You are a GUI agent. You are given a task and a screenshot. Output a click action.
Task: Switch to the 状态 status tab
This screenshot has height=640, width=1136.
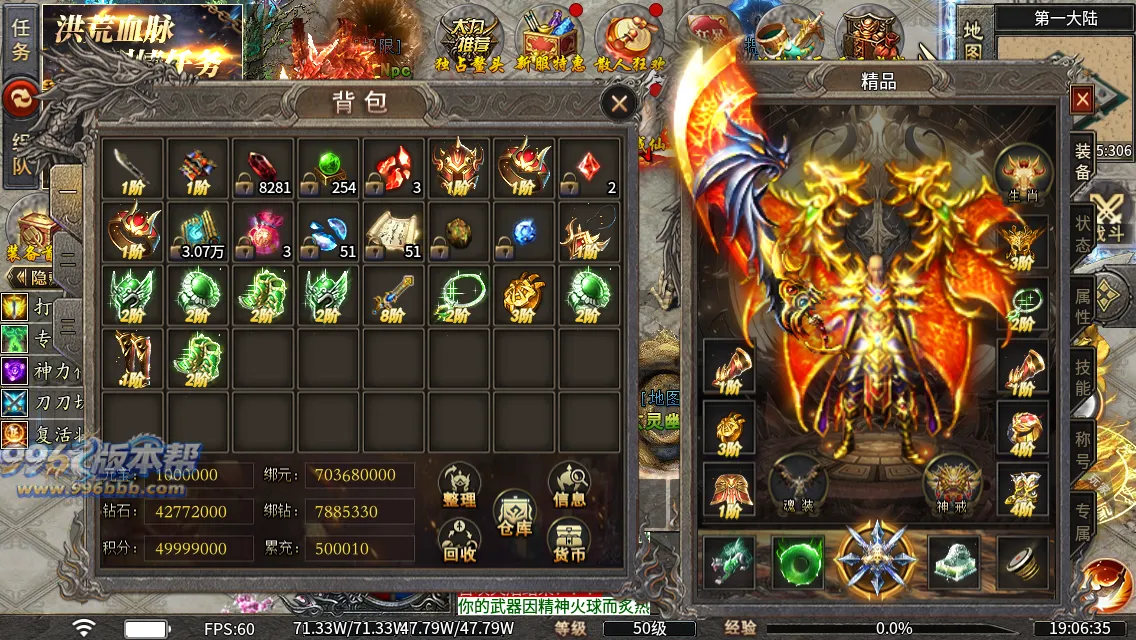[1083, 233]
